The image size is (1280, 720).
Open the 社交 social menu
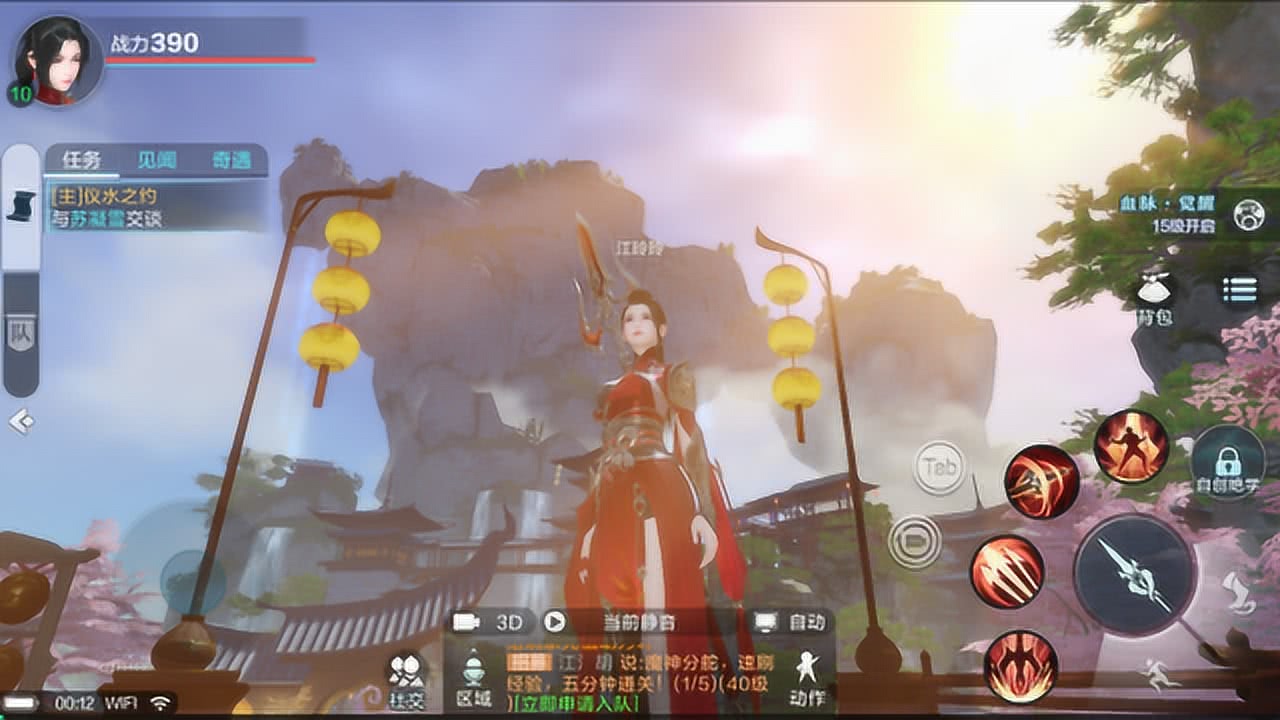click(x=406, y=680)
